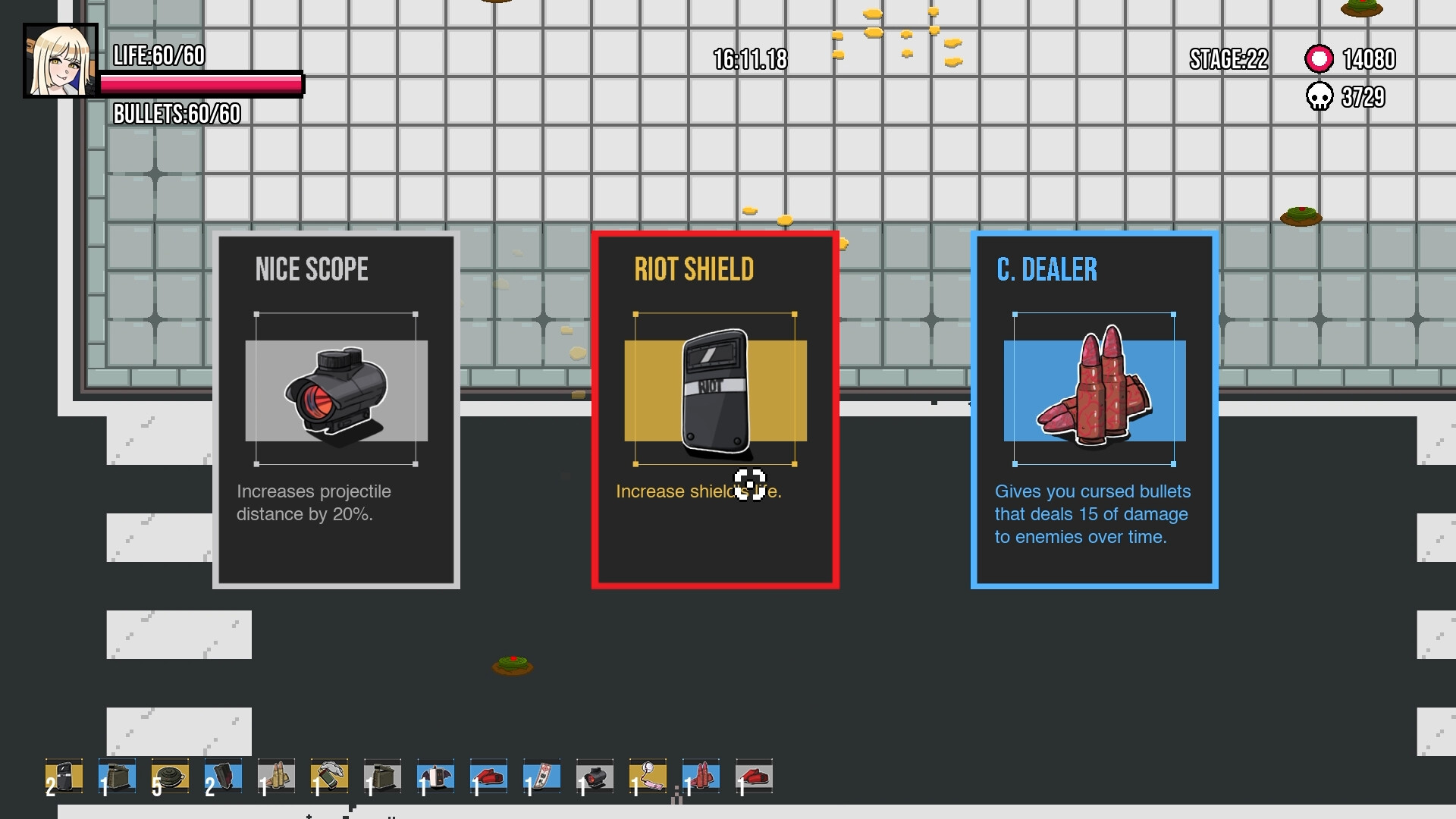Select the C. Dealer cursed bullets upgrade
The width and height of the screenshot is (1456, 819).
1094,409
